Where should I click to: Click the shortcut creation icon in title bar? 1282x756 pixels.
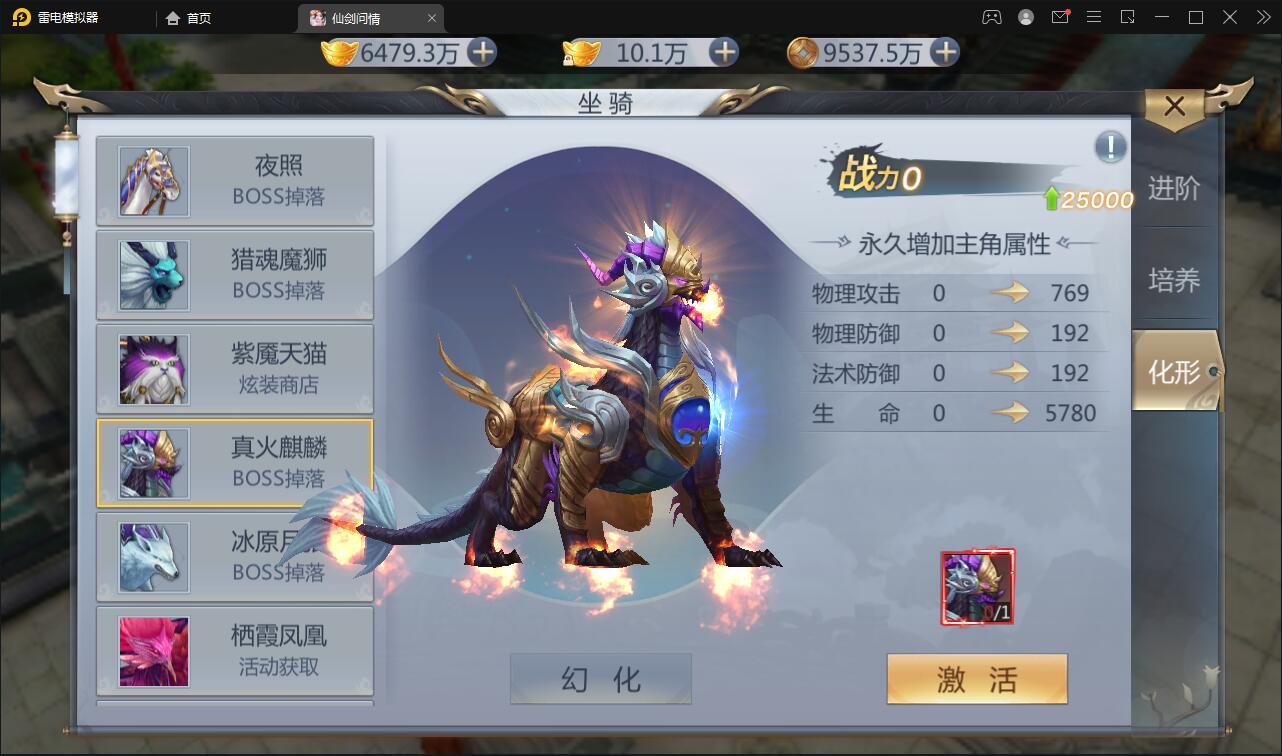pos(1126,17)
